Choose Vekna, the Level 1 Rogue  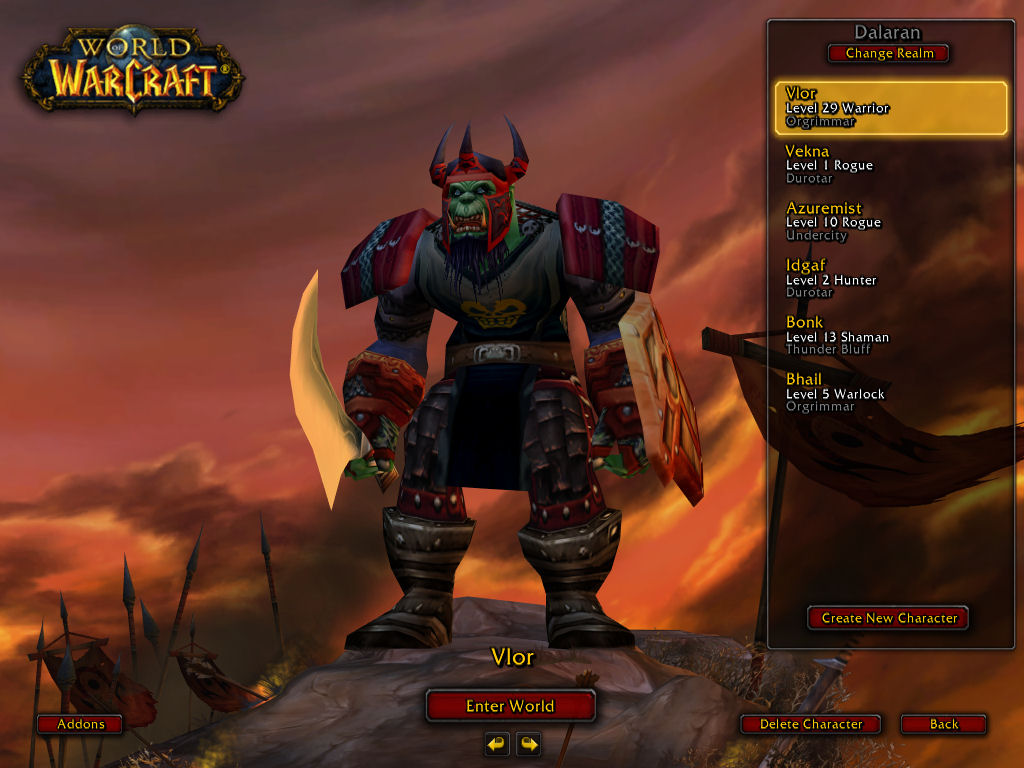[x=890, y=165]
